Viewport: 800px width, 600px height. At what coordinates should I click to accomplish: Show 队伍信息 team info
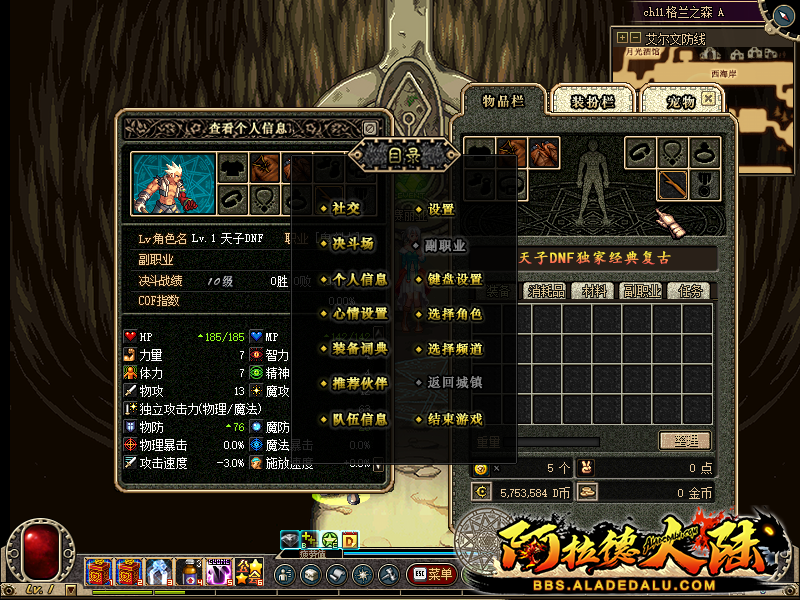pos(359,419)
